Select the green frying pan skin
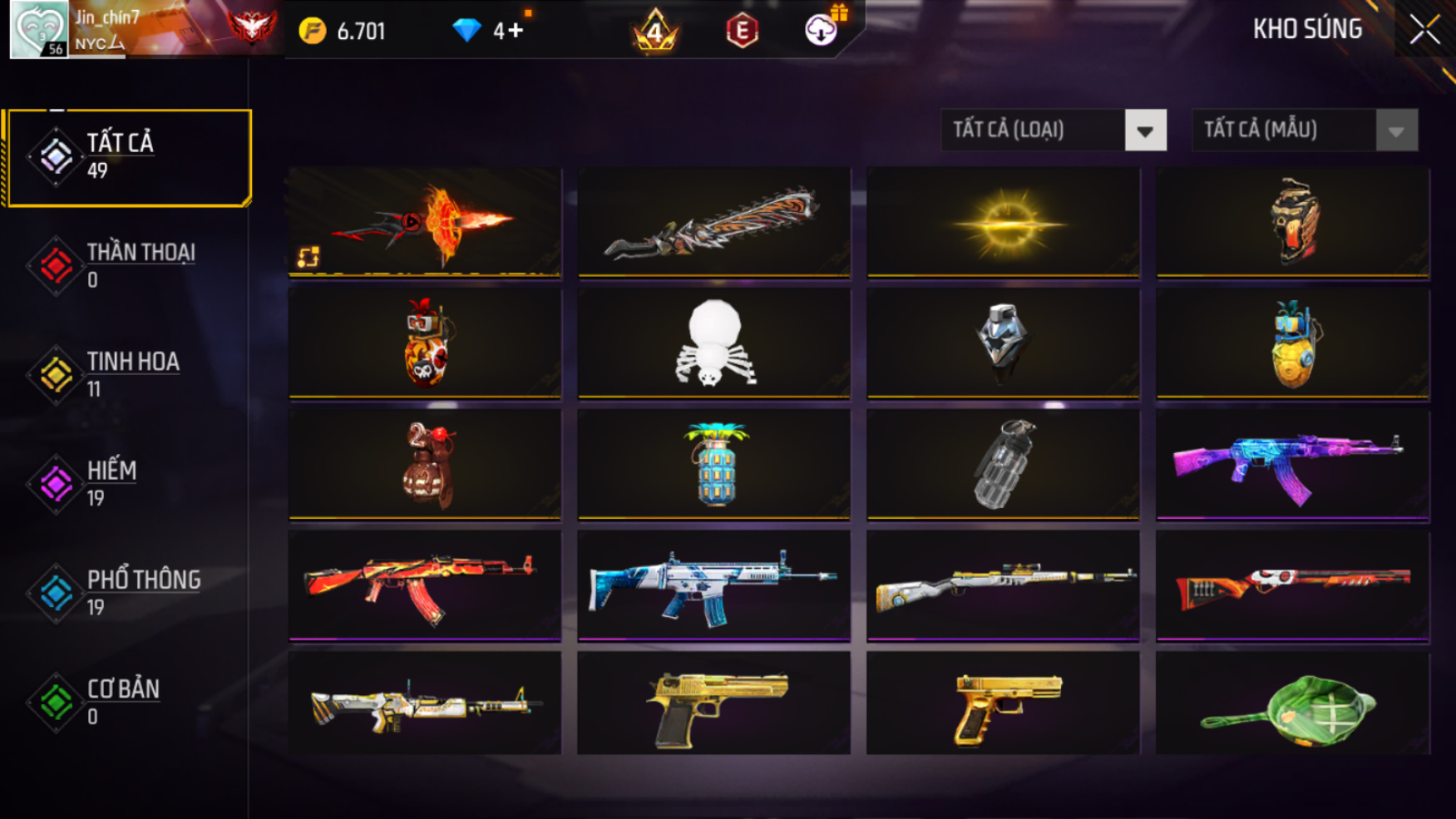Screen dimensions: 1456x819 [1292, 704]
